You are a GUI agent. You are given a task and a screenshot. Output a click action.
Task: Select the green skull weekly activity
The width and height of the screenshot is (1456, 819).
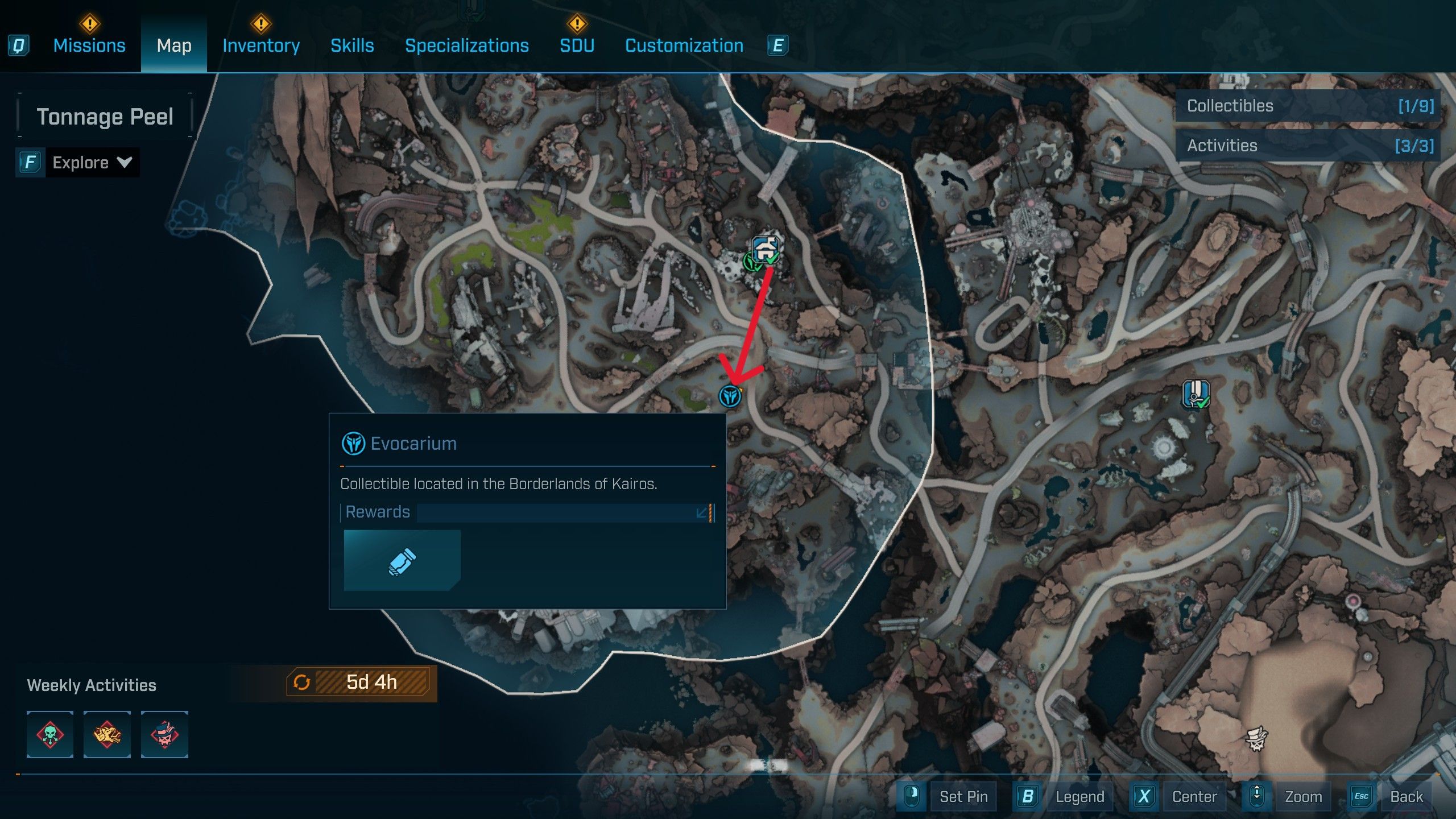50,734
